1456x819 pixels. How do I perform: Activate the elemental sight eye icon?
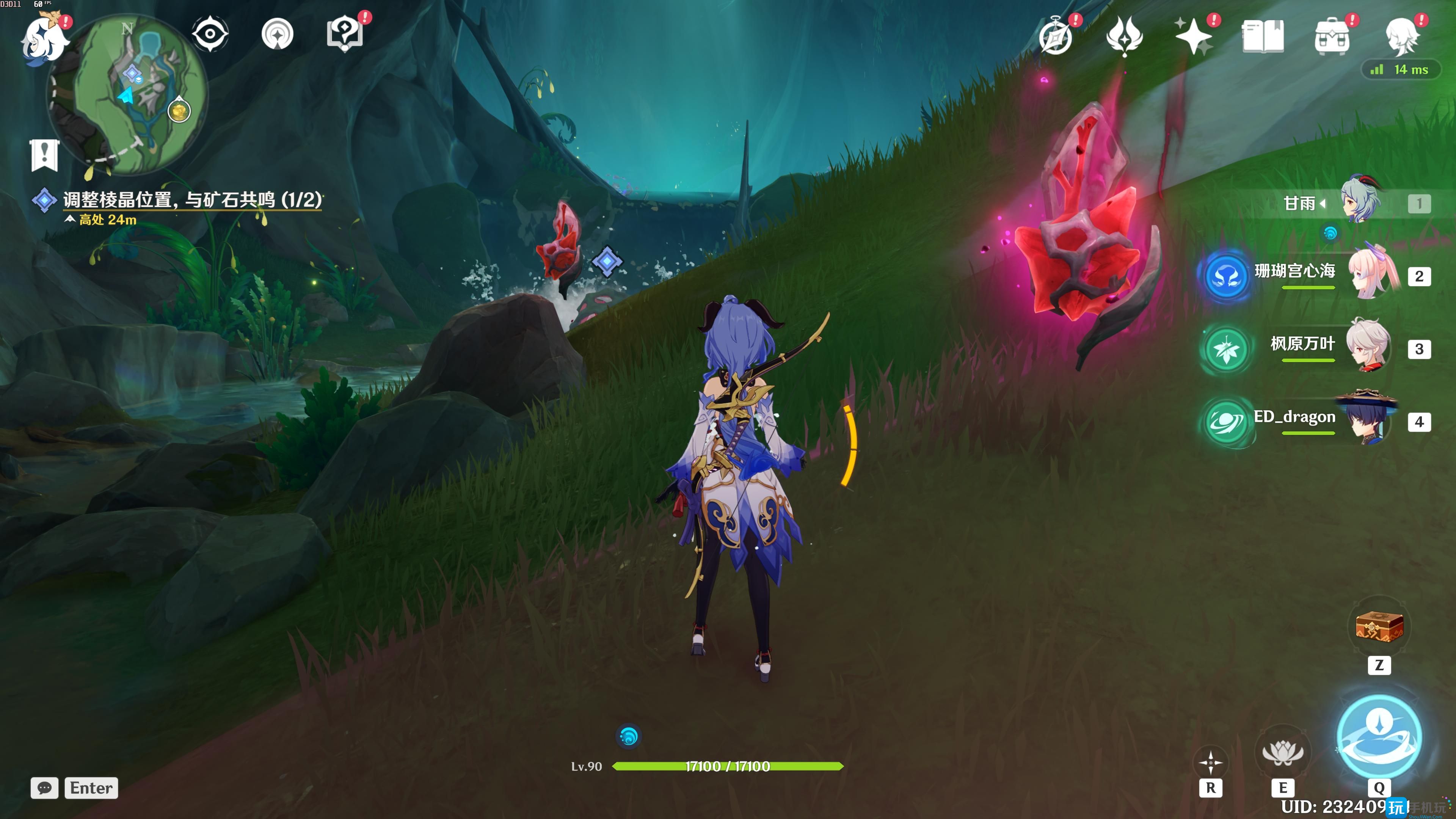[x=210, y=34]
